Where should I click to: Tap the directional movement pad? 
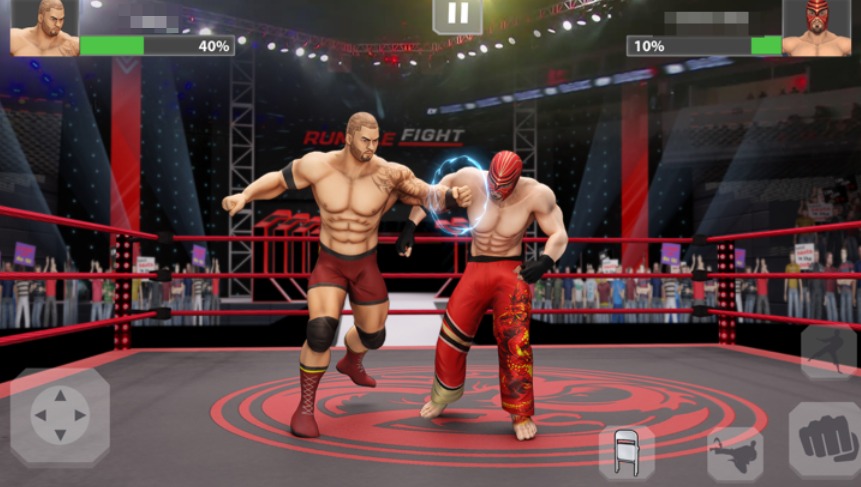60,415
